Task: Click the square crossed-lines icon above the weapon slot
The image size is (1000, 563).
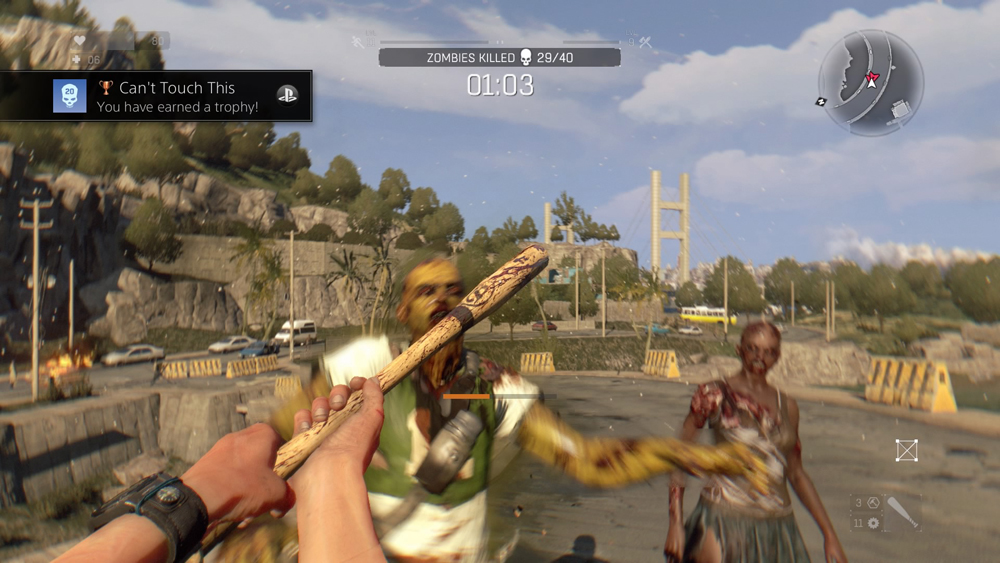Action: [x=906, y=450]
